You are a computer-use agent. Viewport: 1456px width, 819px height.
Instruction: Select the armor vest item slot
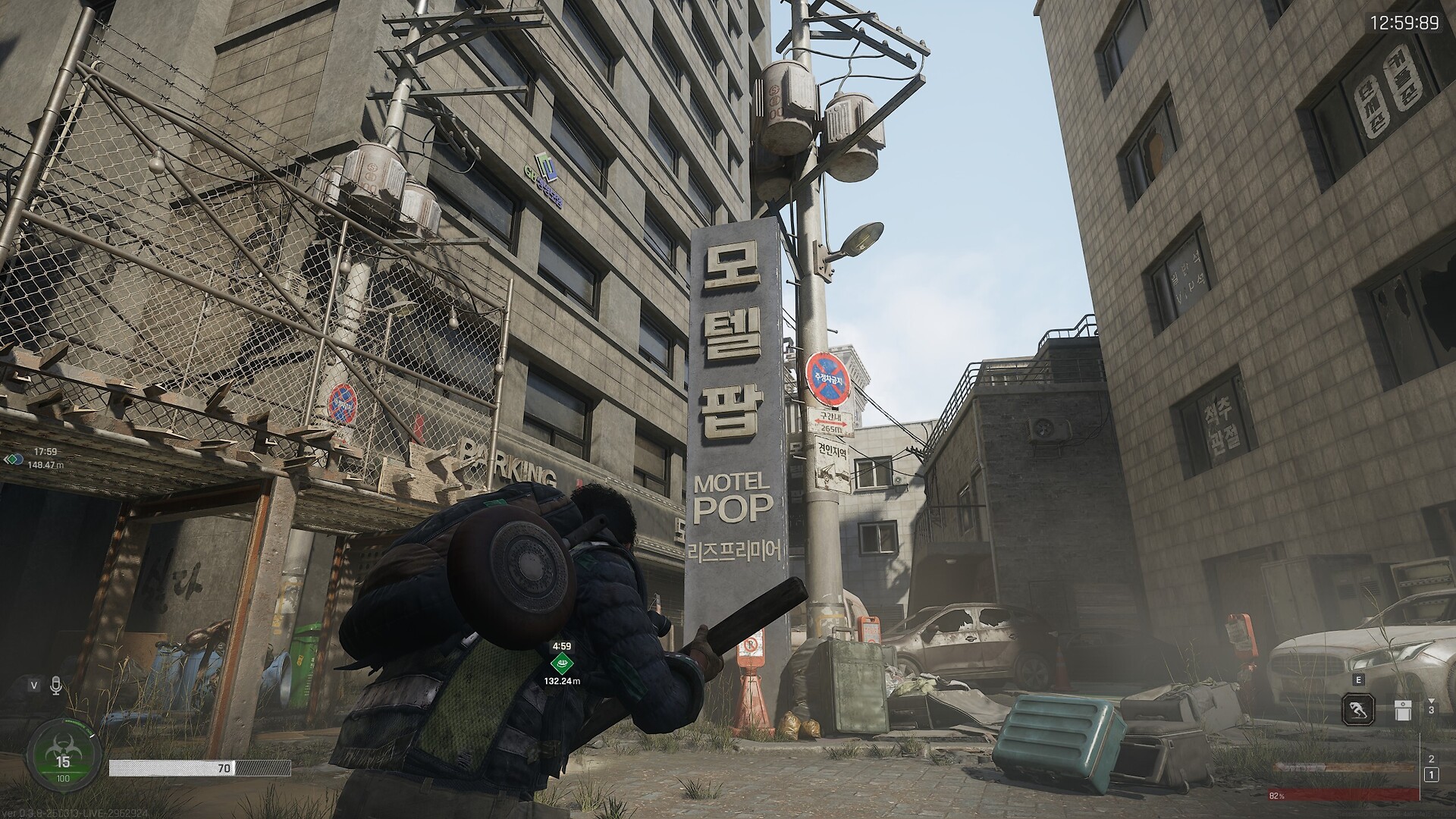point(1402,711)
